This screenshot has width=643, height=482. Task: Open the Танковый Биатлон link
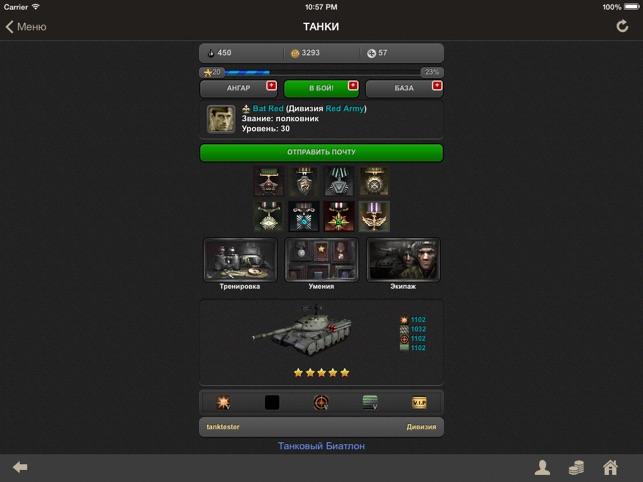coord(321,446)
